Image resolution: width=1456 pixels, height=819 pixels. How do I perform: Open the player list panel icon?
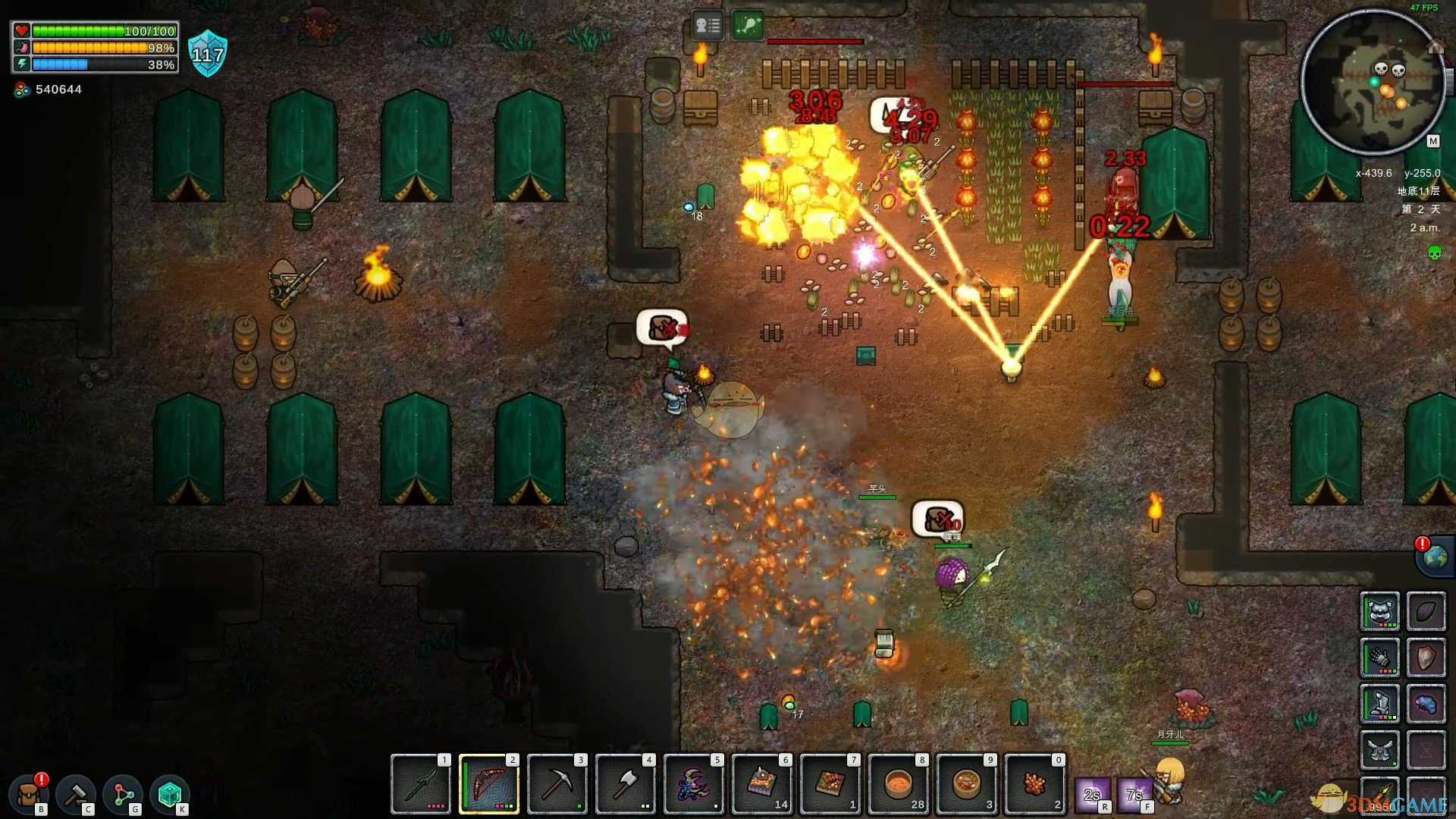click(x=708, y=27)
